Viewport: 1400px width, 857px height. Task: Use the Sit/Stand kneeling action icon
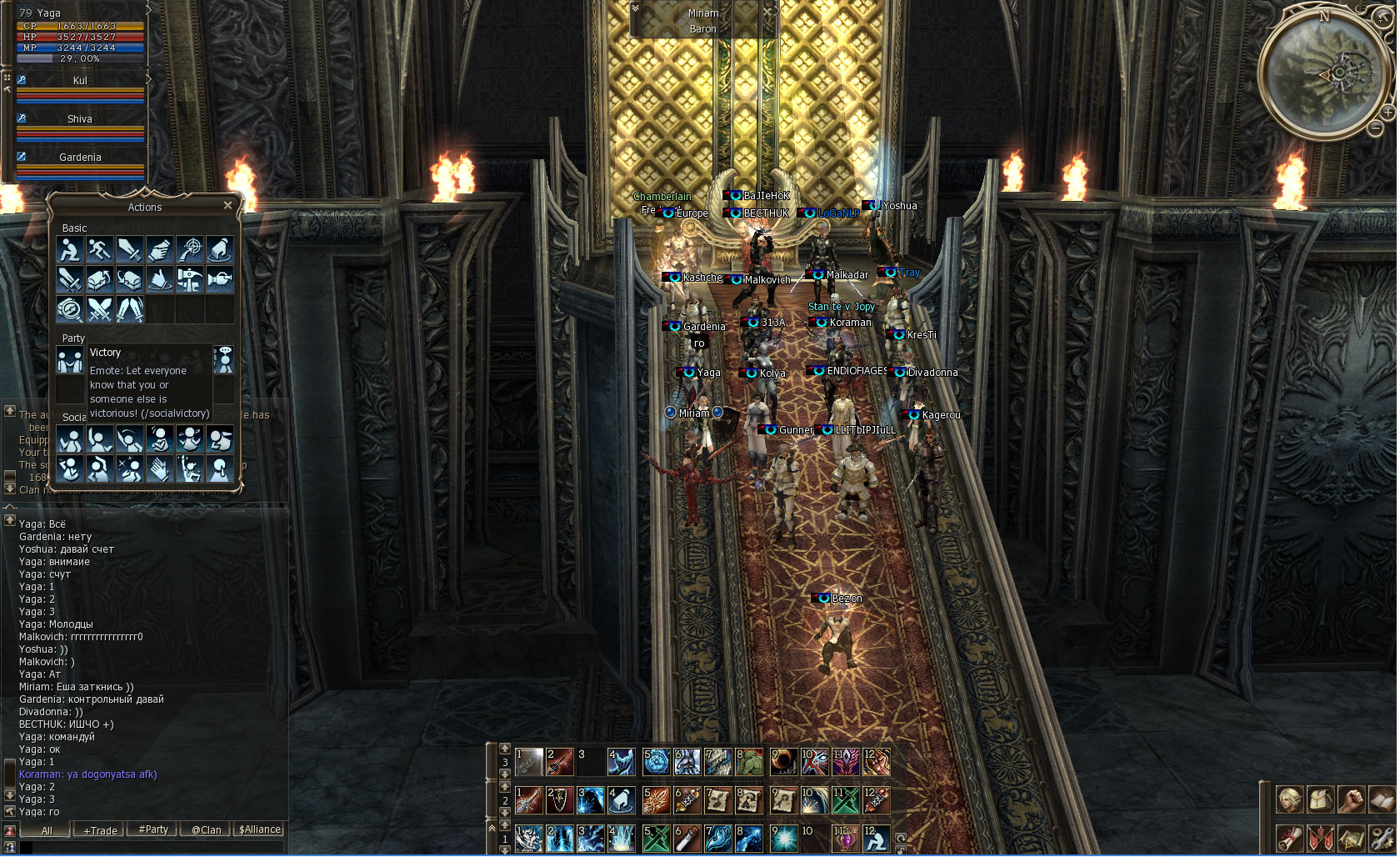tap(70, 249)
